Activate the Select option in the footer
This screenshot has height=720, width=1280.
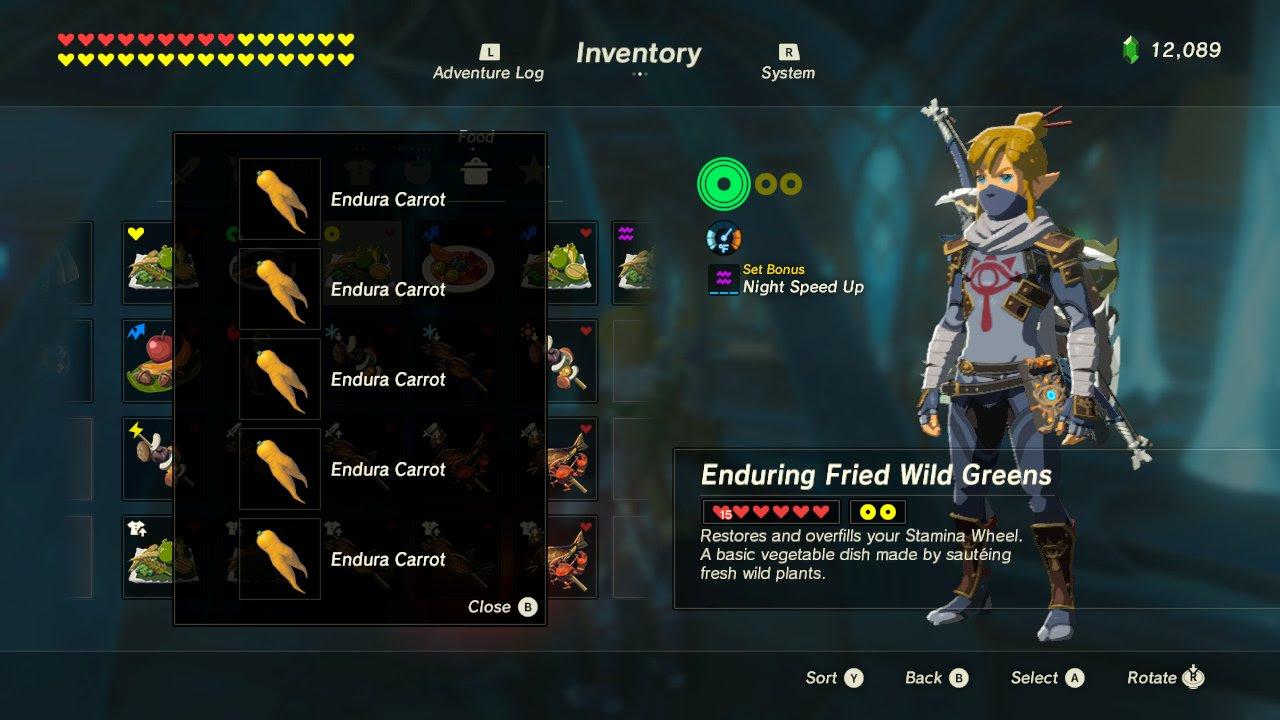click(1047, 678)
